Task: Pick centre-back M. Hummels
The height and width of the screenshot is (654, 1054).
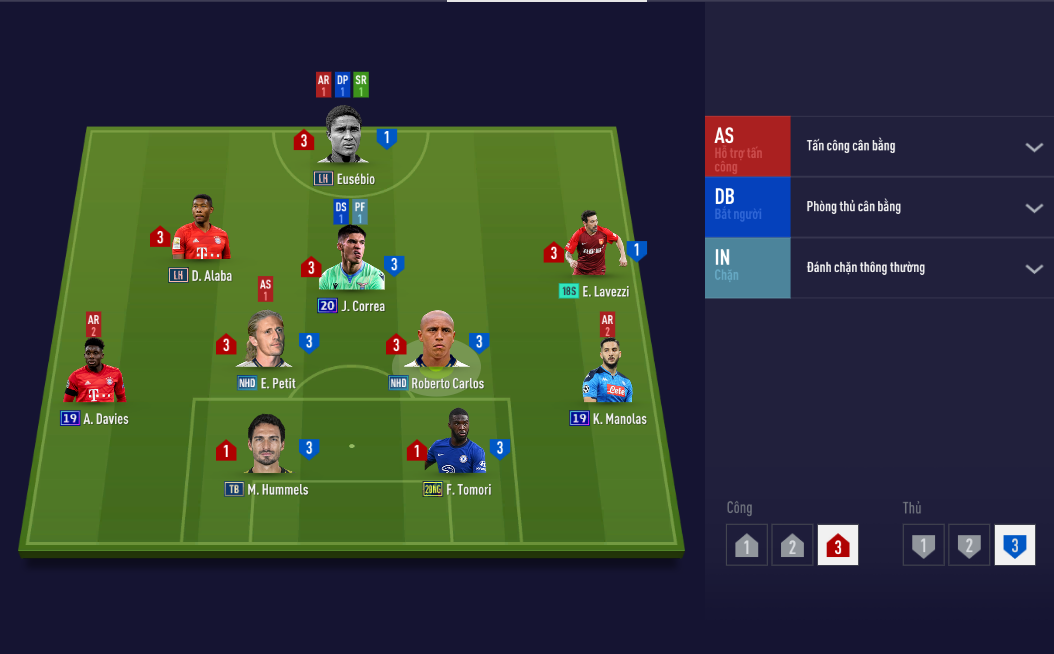Action: coord(267,445)
